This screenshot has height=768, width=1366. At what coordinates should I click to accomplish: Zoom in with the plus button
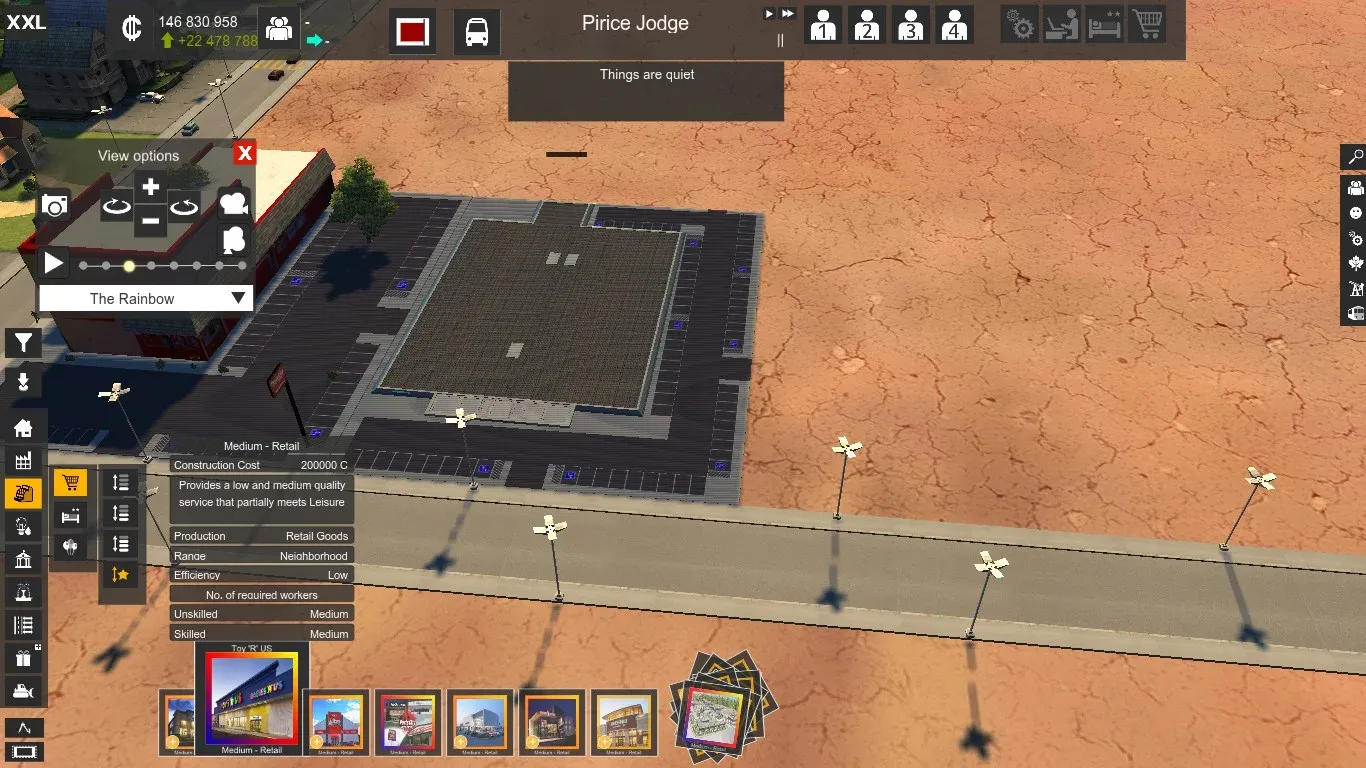tap(150, 187)
